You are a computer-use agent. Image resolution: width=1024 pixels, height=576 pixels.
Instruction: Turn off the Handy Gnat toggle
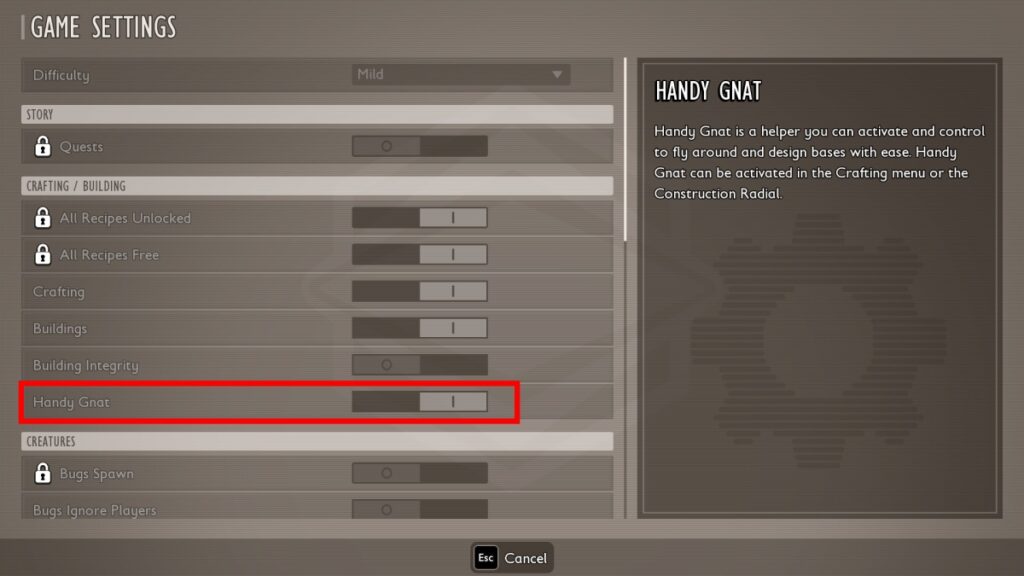click(419, 402)
